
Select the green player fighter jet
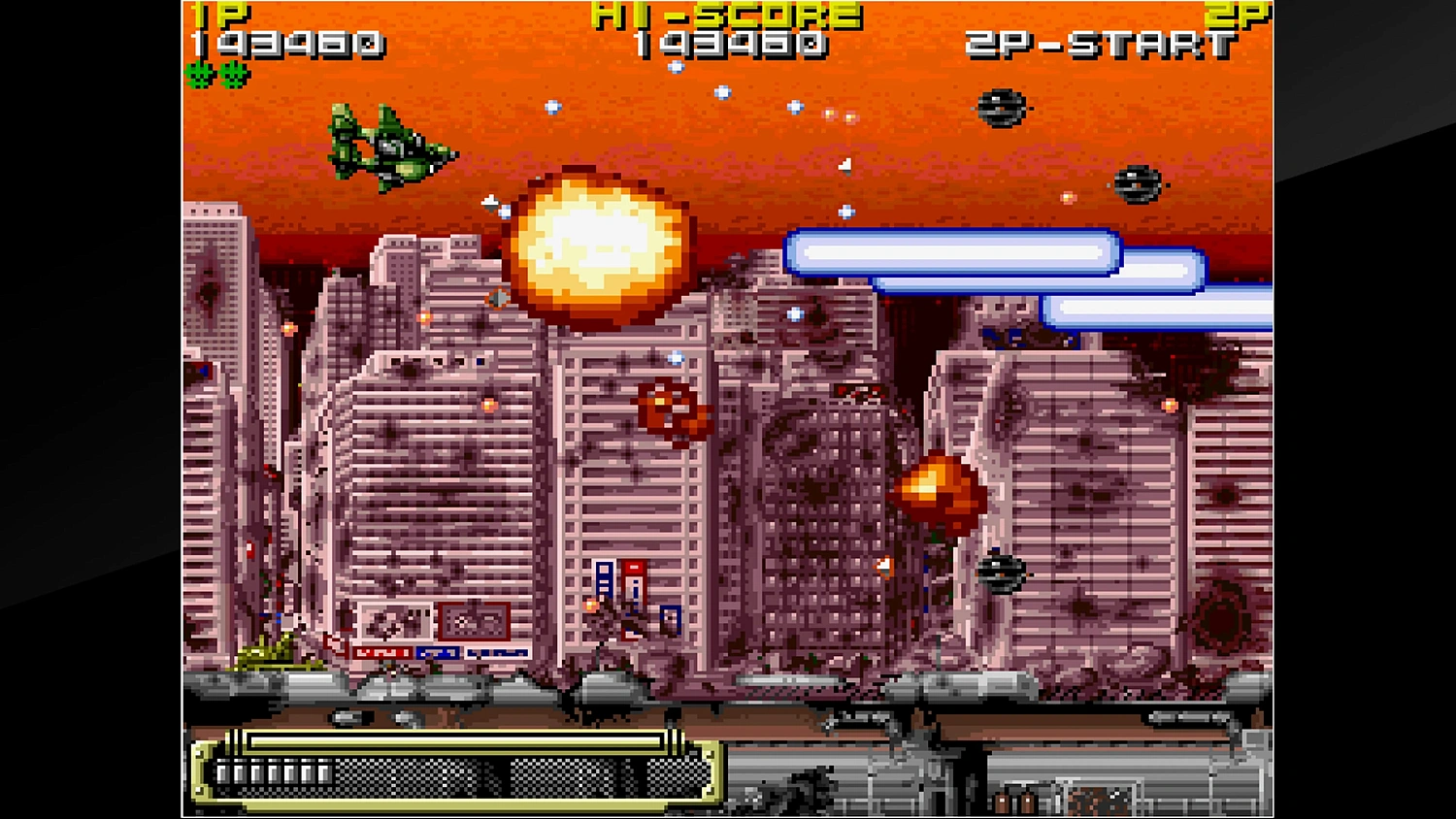point(388,146)
